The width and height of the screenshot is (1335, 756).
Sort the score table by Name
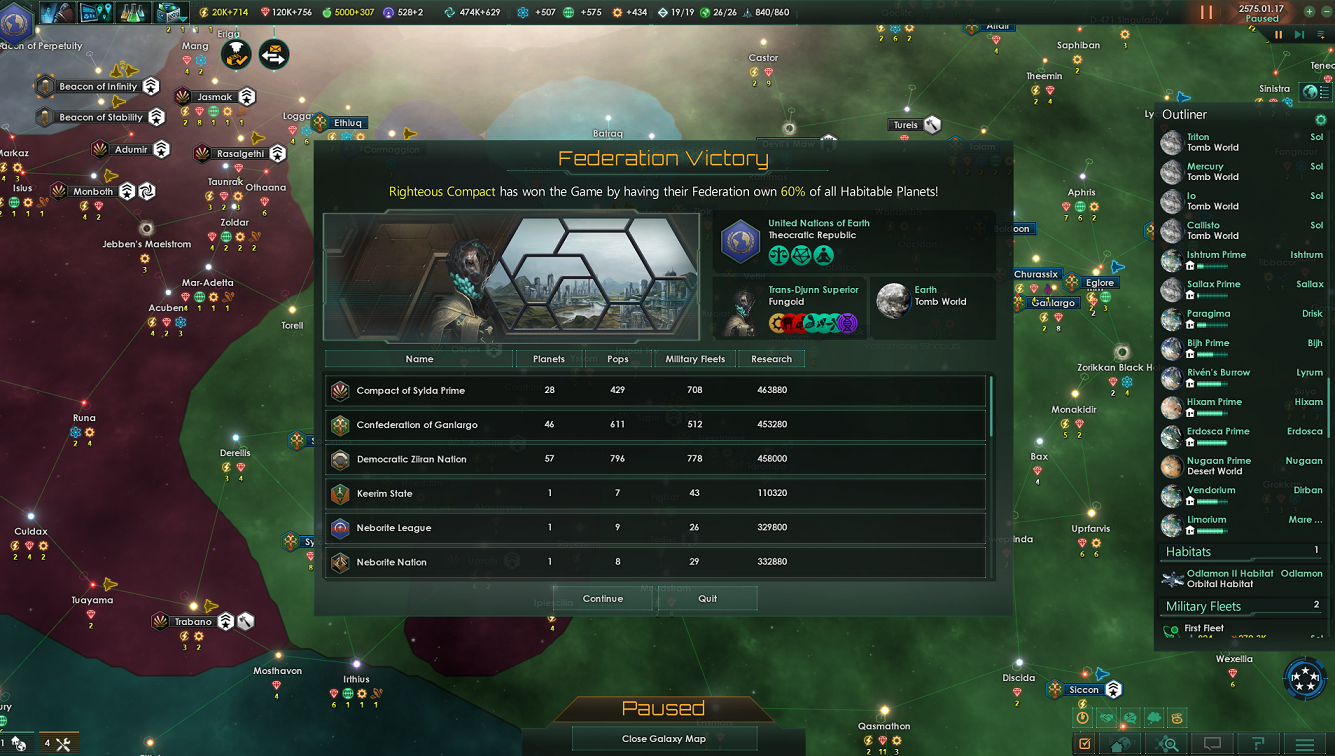pyautogui.click(x=419, y=359)
